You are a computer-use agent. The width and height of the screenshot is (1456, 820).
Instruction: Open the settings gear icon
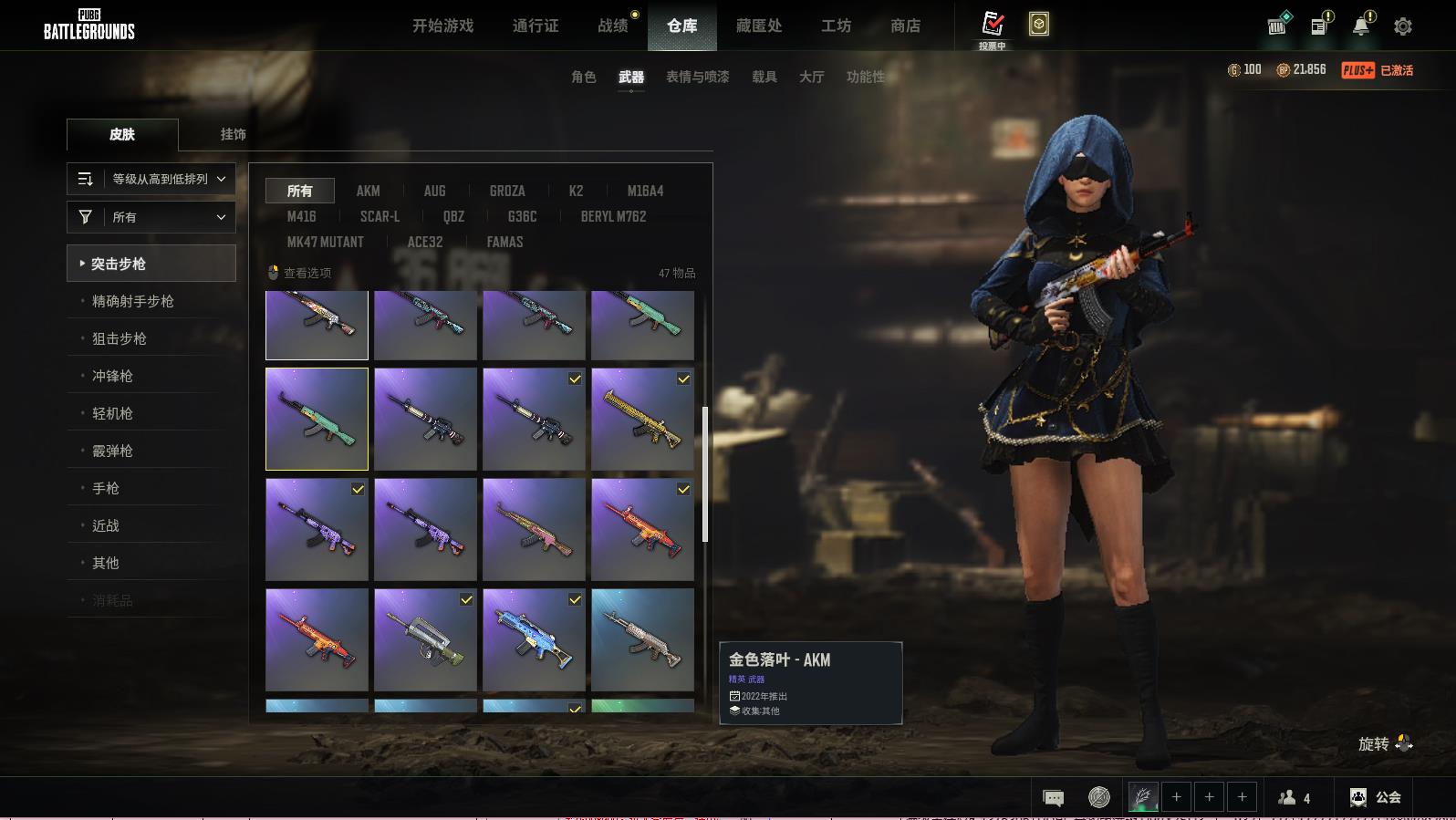[x=1402, y=26]
